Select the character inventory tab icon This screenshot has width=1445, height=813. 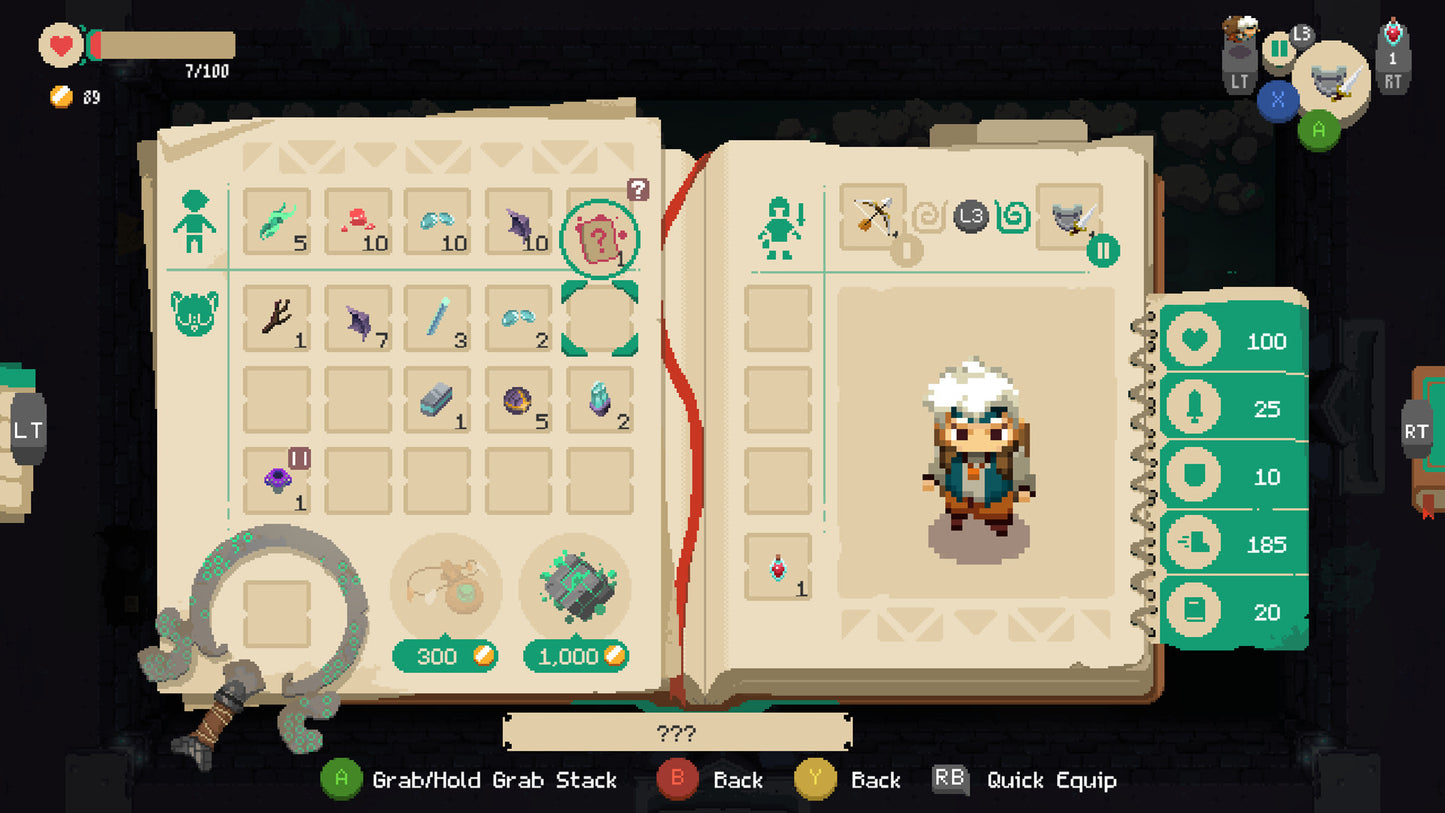tap(192, 222)
